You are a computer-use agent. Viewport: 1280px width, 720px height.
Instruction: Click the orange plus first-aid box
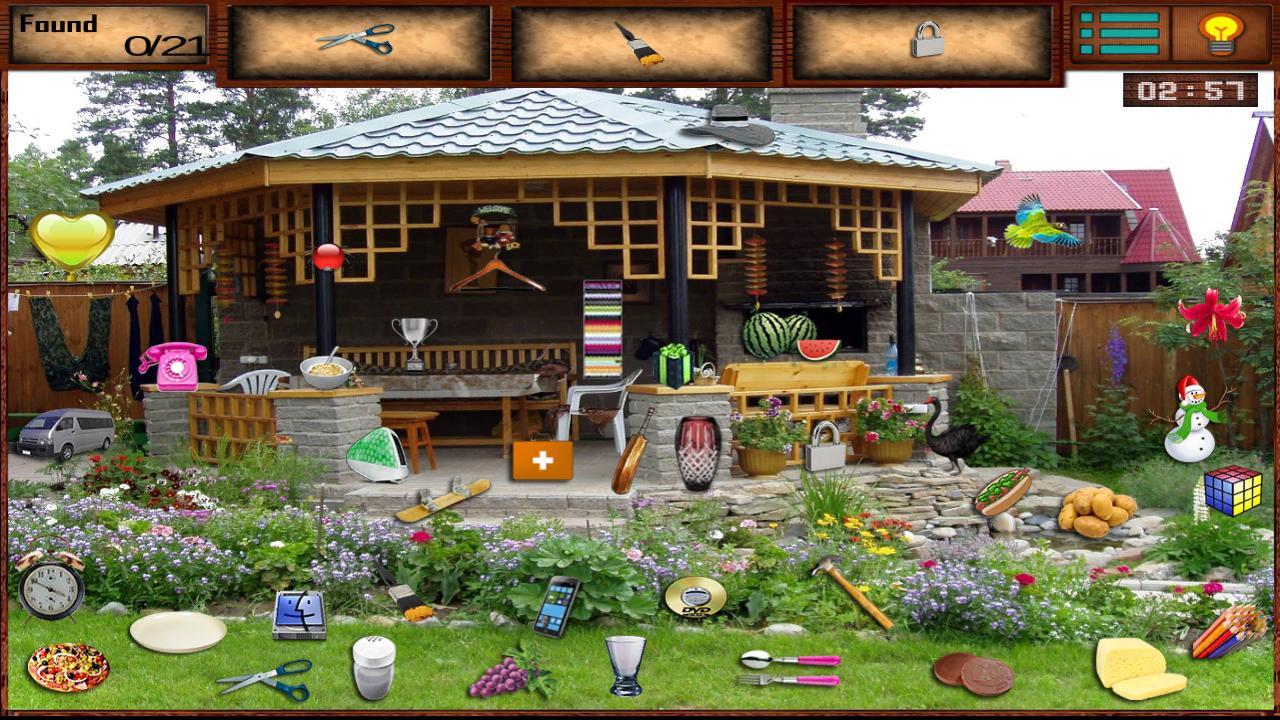[541, 461]
